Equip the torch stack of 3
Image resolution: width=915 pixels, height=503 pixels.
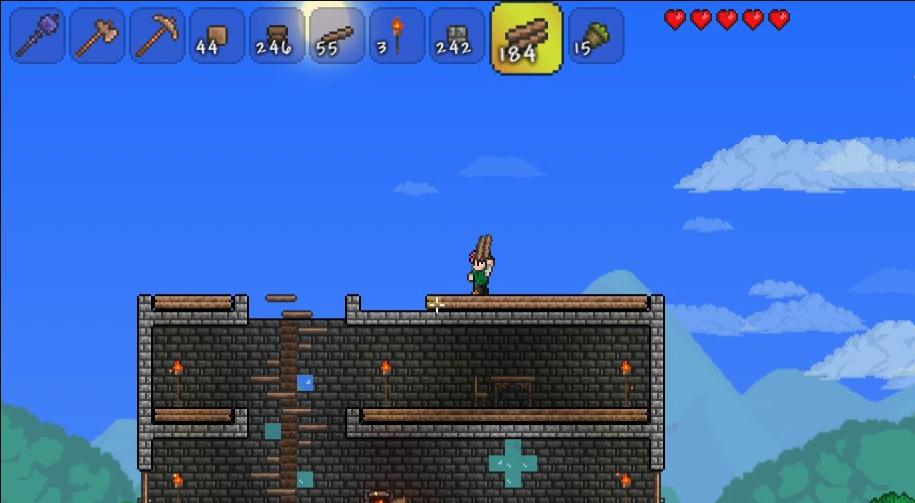pos(396,35)
